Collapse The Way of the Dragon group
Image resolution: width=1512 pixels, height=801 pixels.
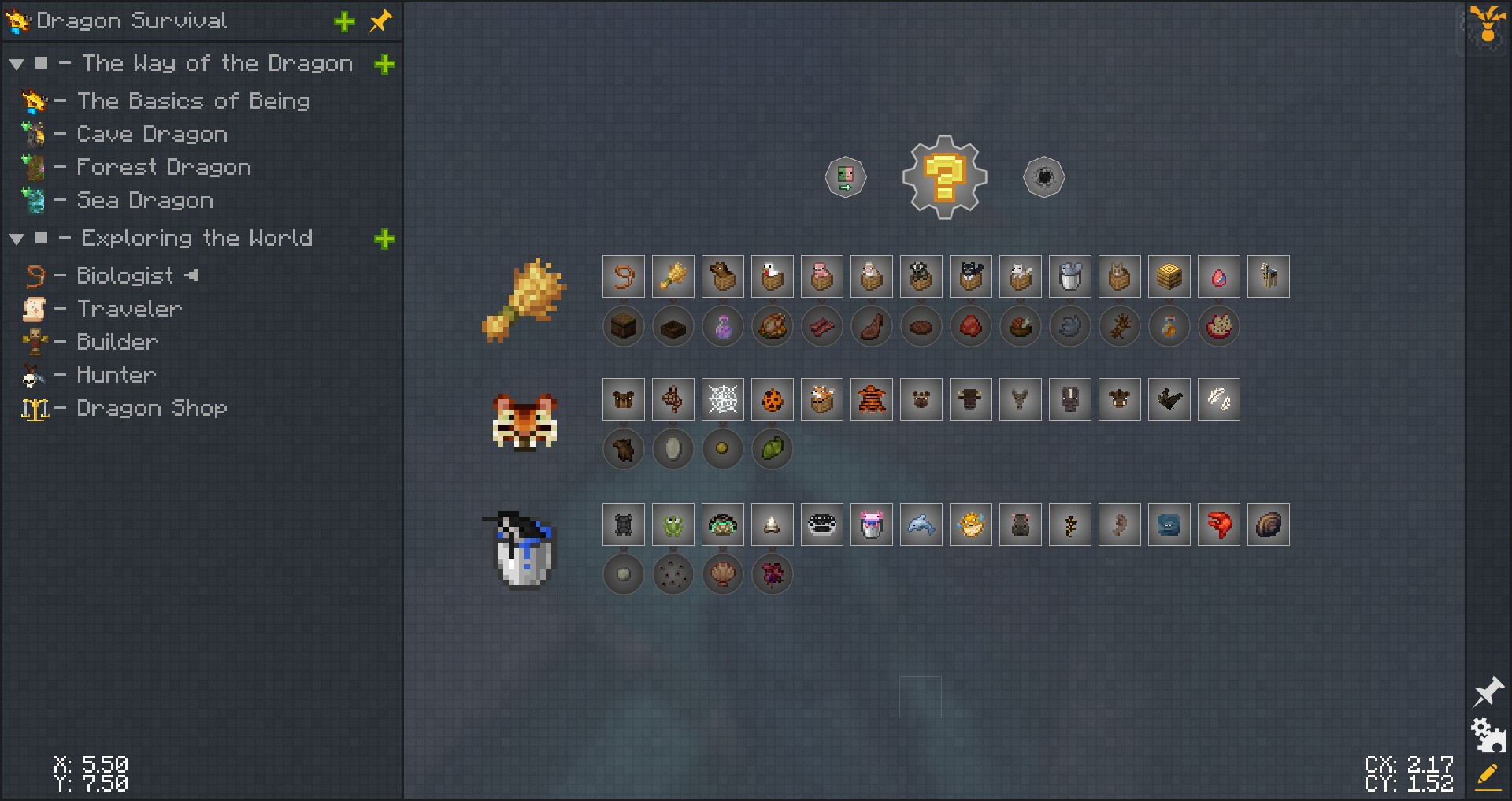(17, 65)
